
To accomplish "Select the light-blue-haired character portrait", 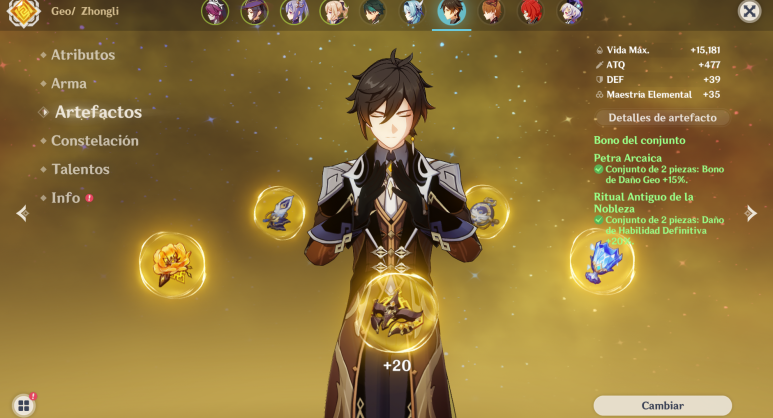I will point(413,12).
